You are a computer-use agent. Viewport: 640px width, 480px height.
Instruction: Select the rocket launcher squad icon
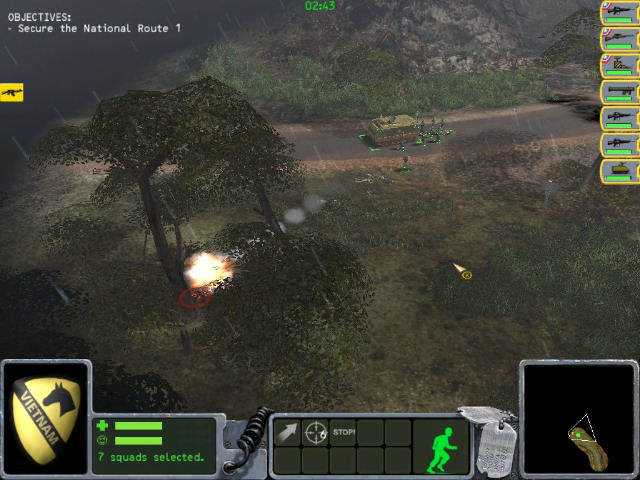pos(619,91)
